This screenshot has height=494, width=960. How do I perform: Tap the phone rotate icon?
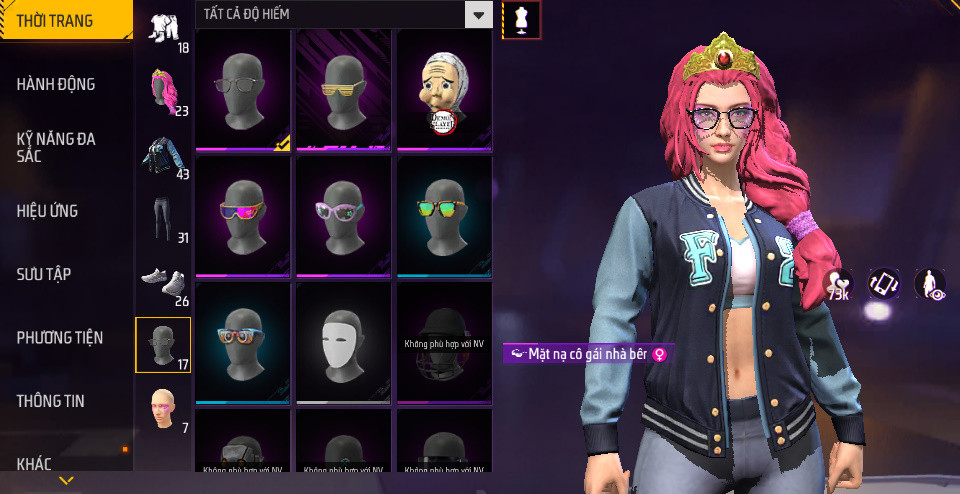(883, 284)
